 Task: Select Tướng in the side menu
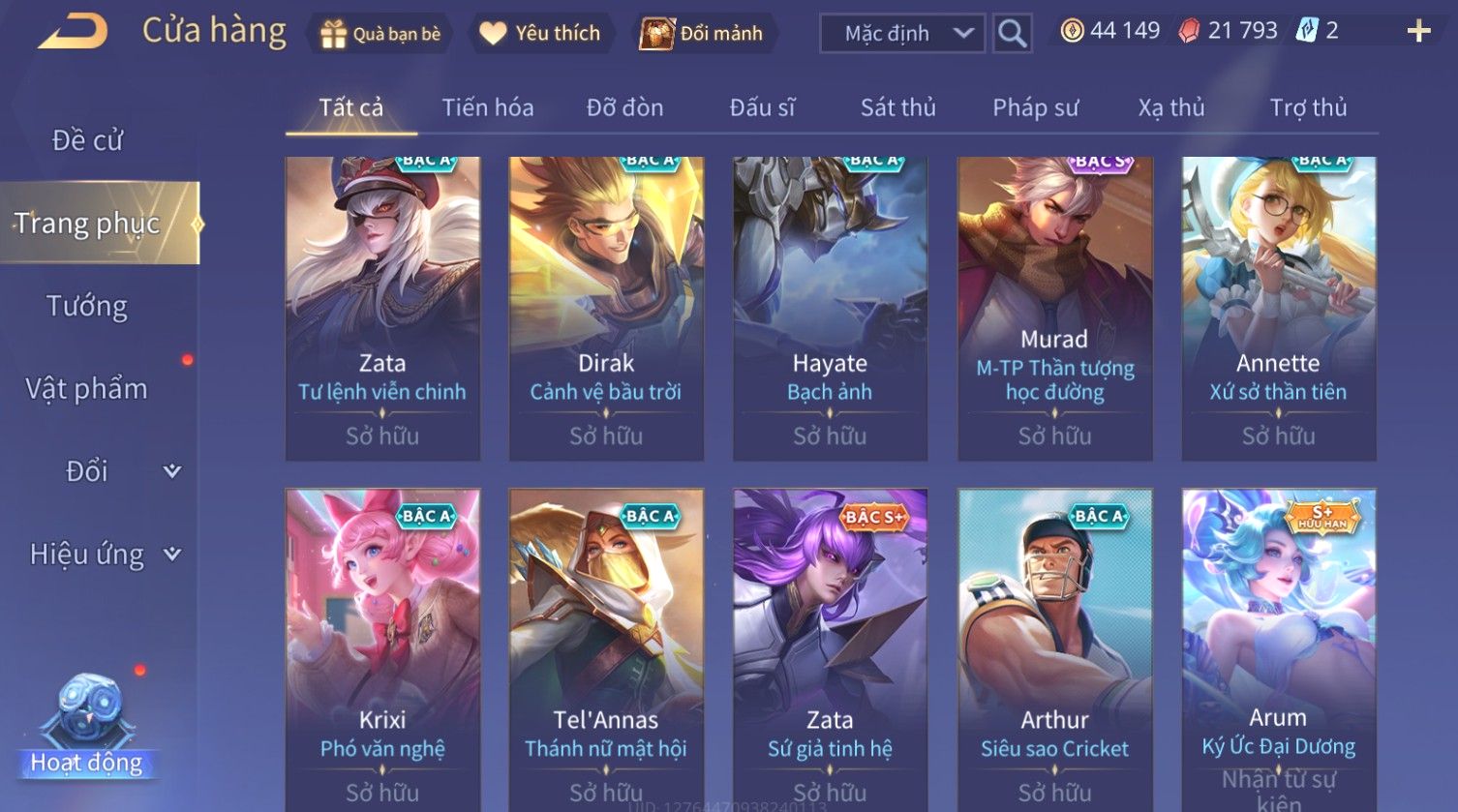click(87, 306)
